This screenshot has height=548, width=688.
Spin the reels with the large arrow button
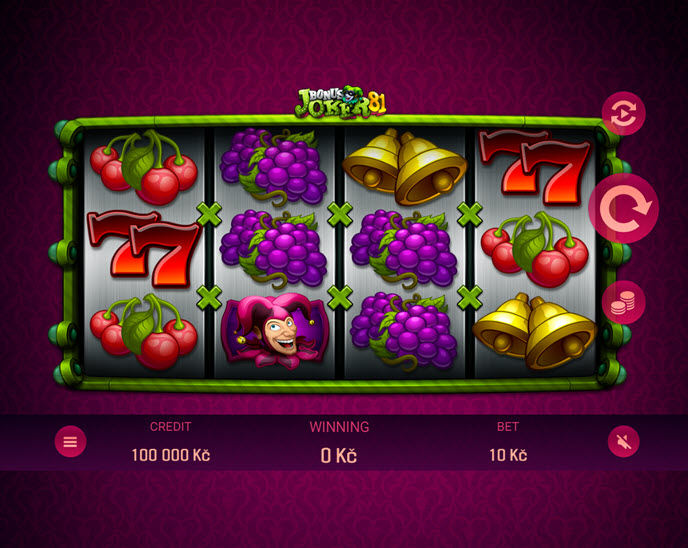point(623,208)
